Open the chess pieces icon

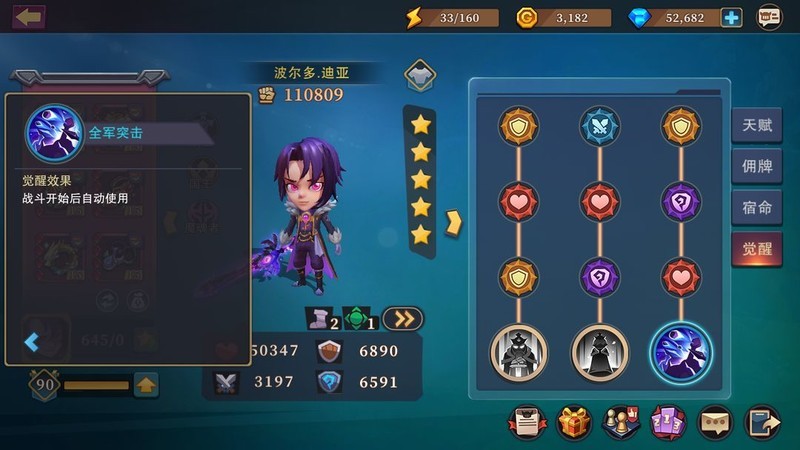620,422
